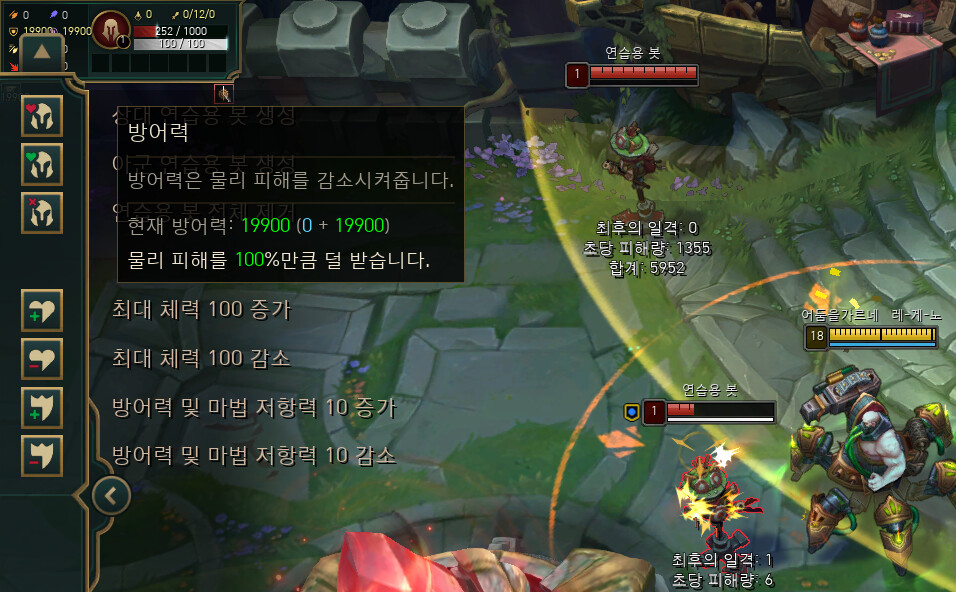The width and height of the screenshot is (956, 592).
Task: Collapse the practice tool panel with the left arrow
Action: coord(112,494)
